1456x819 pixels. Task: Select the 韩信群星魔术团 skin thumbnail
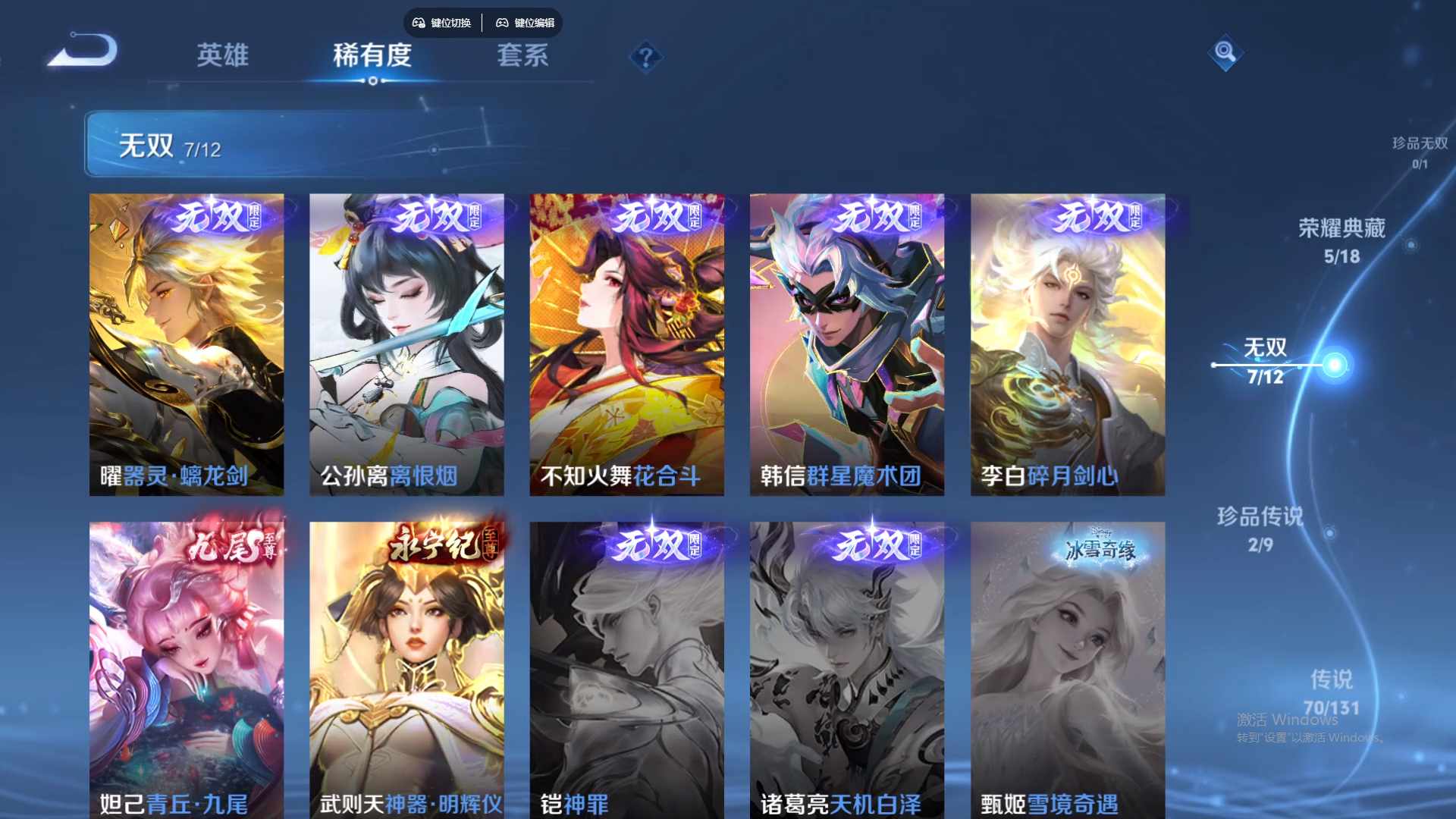coord(846,341)
